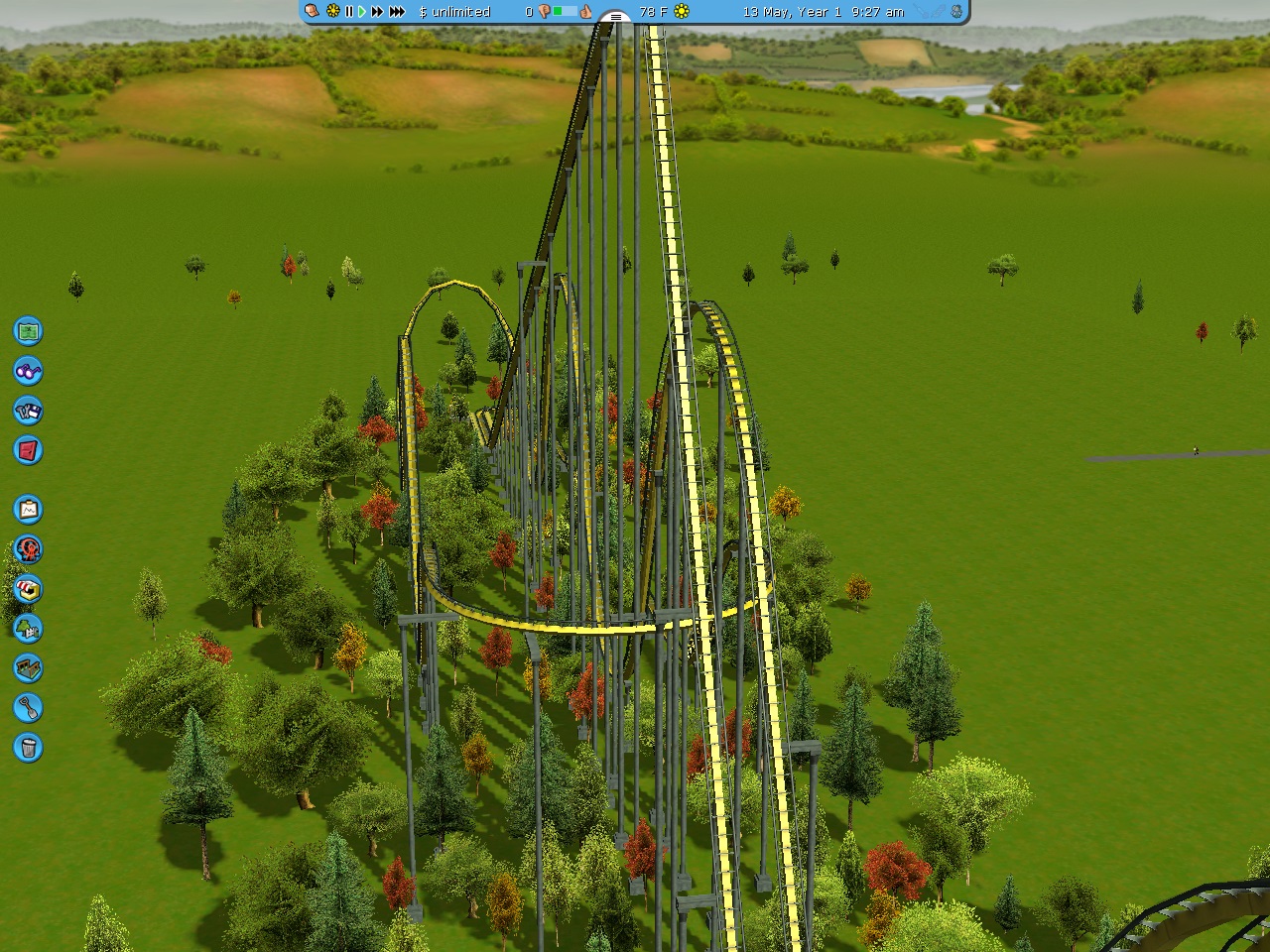
Task: Click the guest face icon at bar's end
Action: (x=956, y=12)
